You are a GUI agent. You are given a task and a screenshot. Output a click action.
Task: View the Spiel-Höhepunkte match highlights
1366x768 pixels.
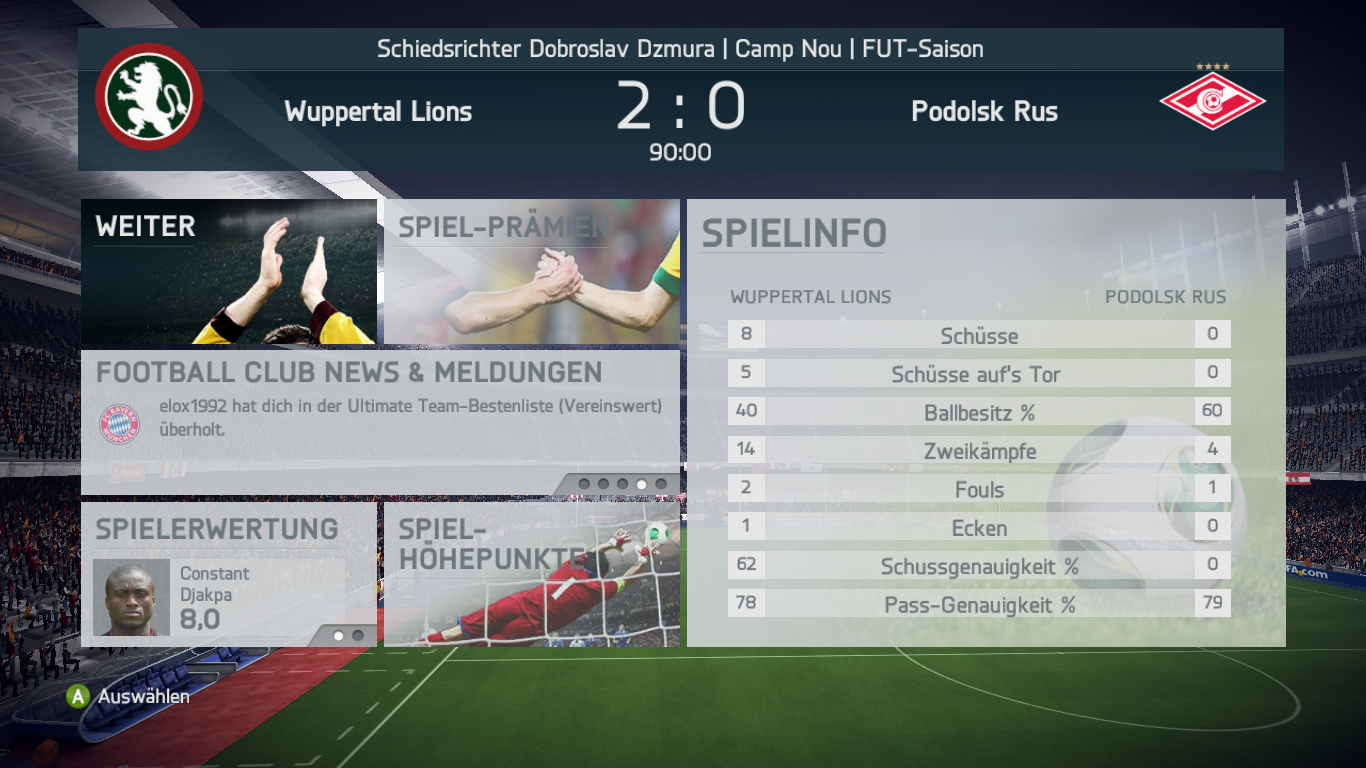531,574
